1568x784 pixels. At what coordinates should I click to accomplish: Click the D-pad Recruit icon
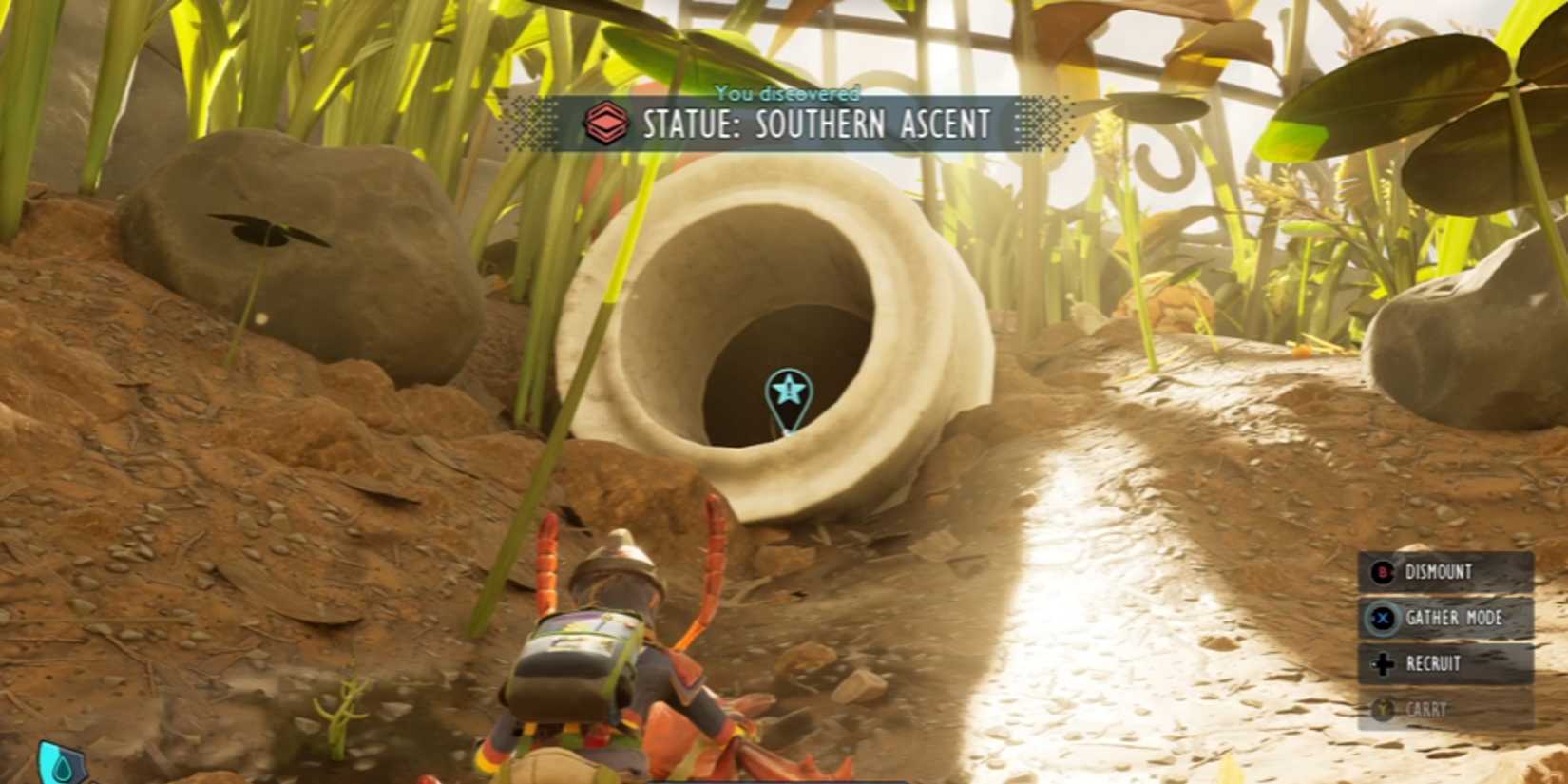tap(1383, 662)
